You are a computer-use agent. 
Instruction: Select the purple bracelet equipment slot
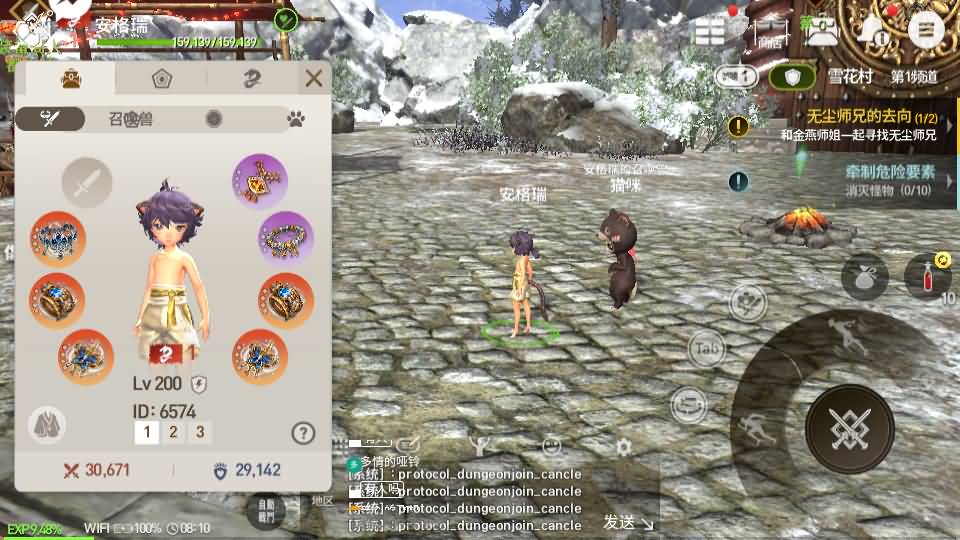286,238
